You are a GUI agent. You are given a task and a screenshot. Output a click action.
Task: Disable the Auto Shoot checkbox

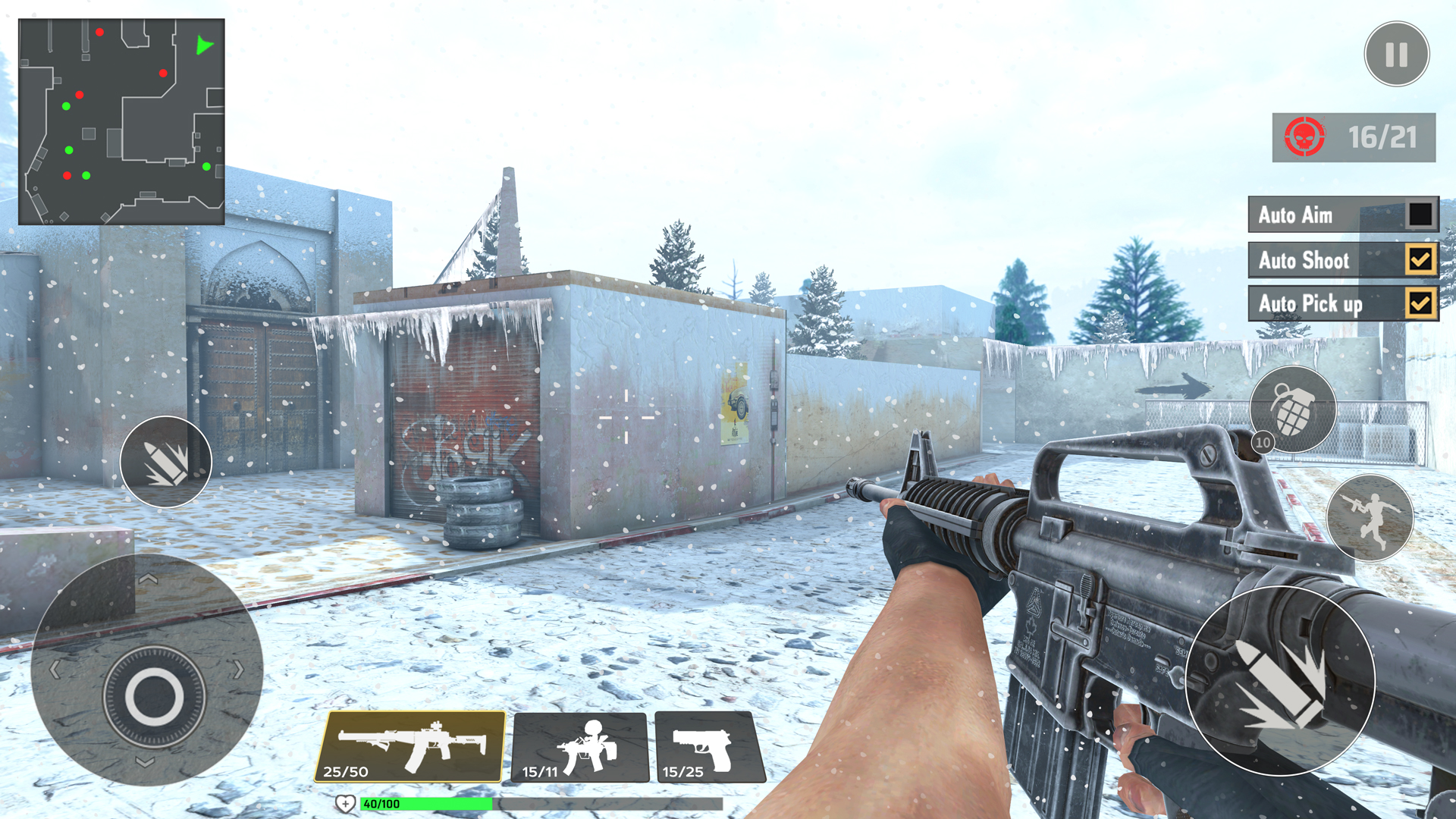click(1419, 259)
